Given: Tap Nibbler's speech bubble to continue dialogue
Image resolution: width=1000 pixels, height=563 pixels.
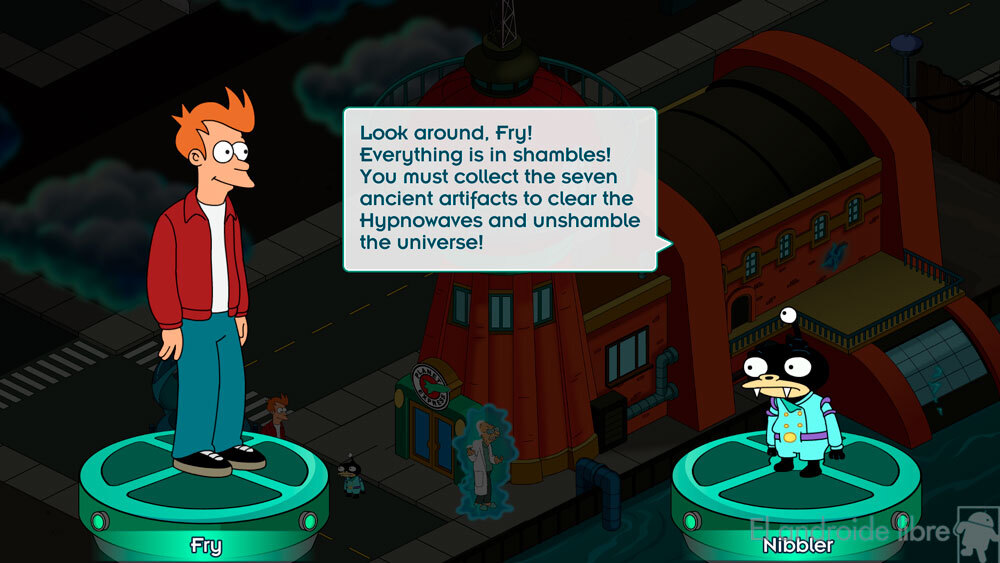Looking at the screenshot, I should click(x=500, y=189).
